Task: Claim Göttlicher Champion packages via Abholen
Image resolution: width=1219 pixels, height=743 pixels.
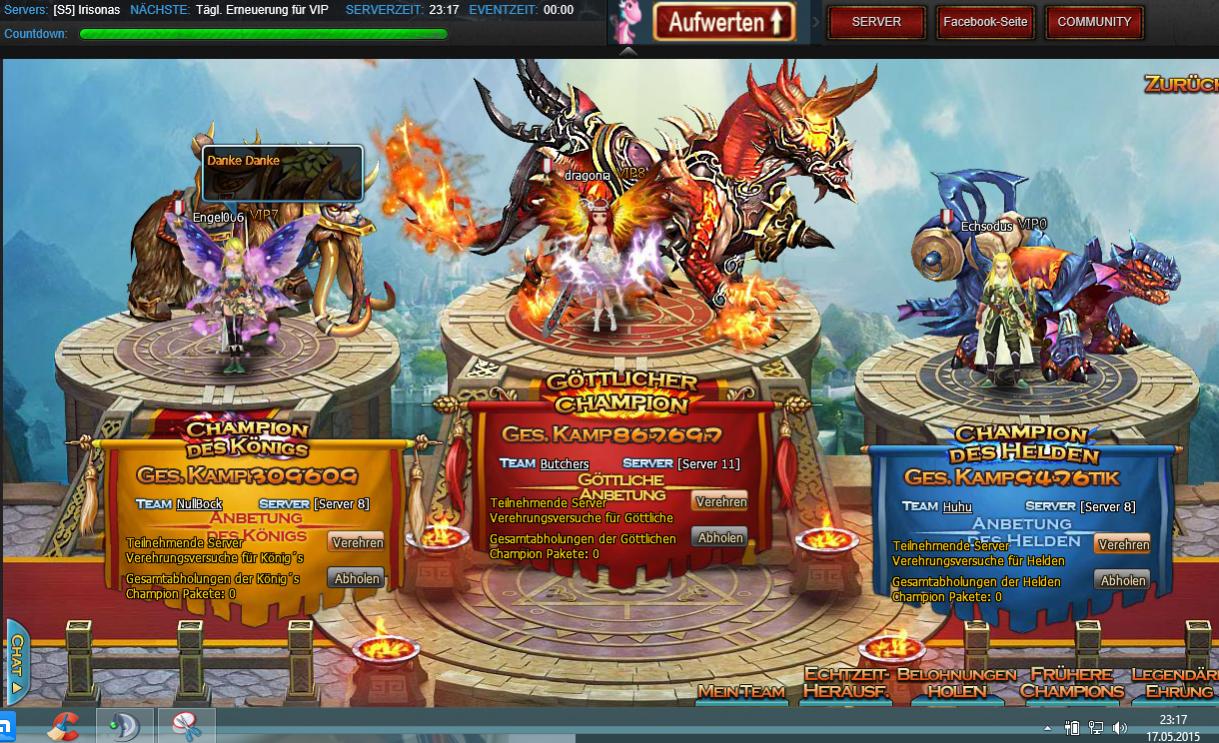Action: point(720,538)
